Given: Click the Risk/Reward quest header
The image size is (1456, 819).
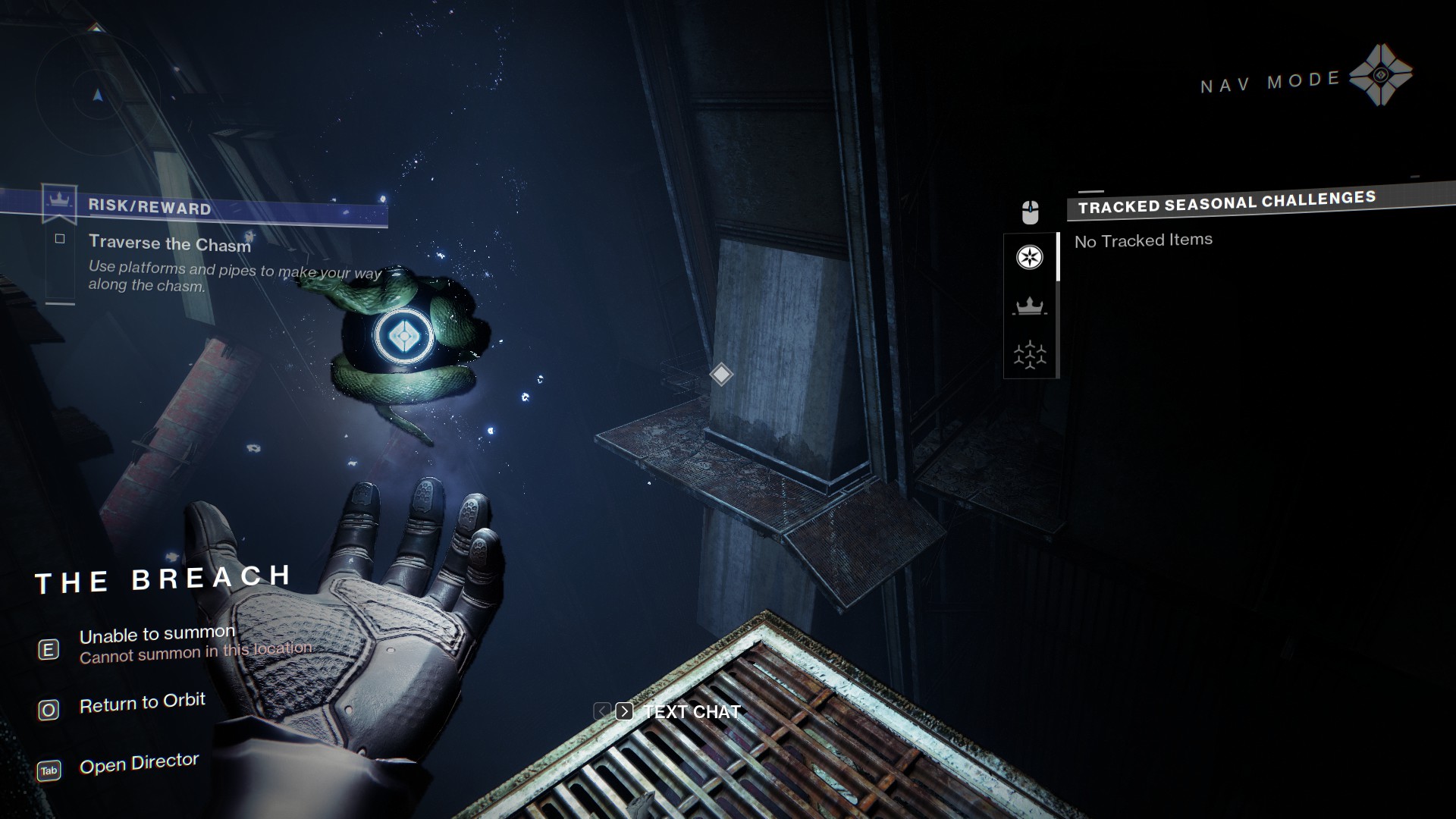Looking at the screenshot, I should tap(149, 207).
